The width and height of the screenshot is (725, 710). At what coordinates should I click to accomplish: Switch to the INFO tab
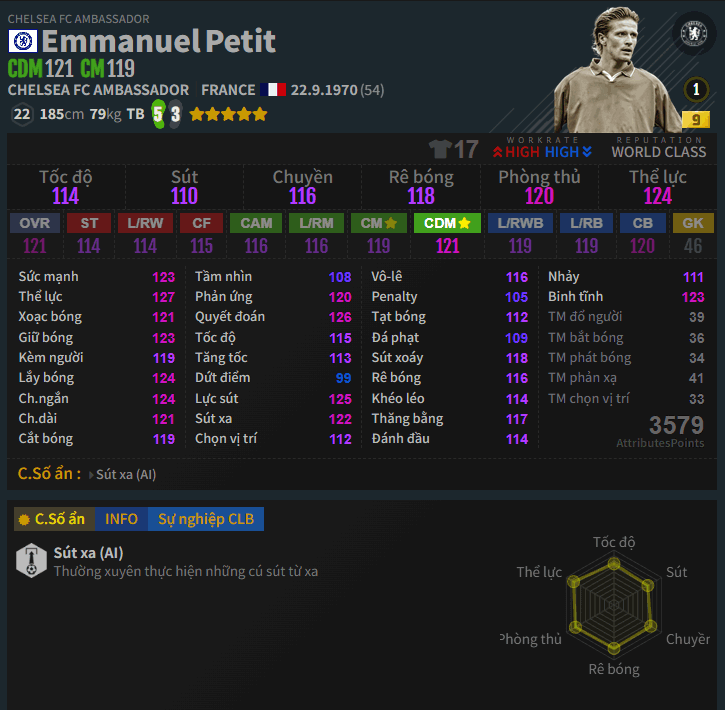pyautogui.click(x=121, y=519)
